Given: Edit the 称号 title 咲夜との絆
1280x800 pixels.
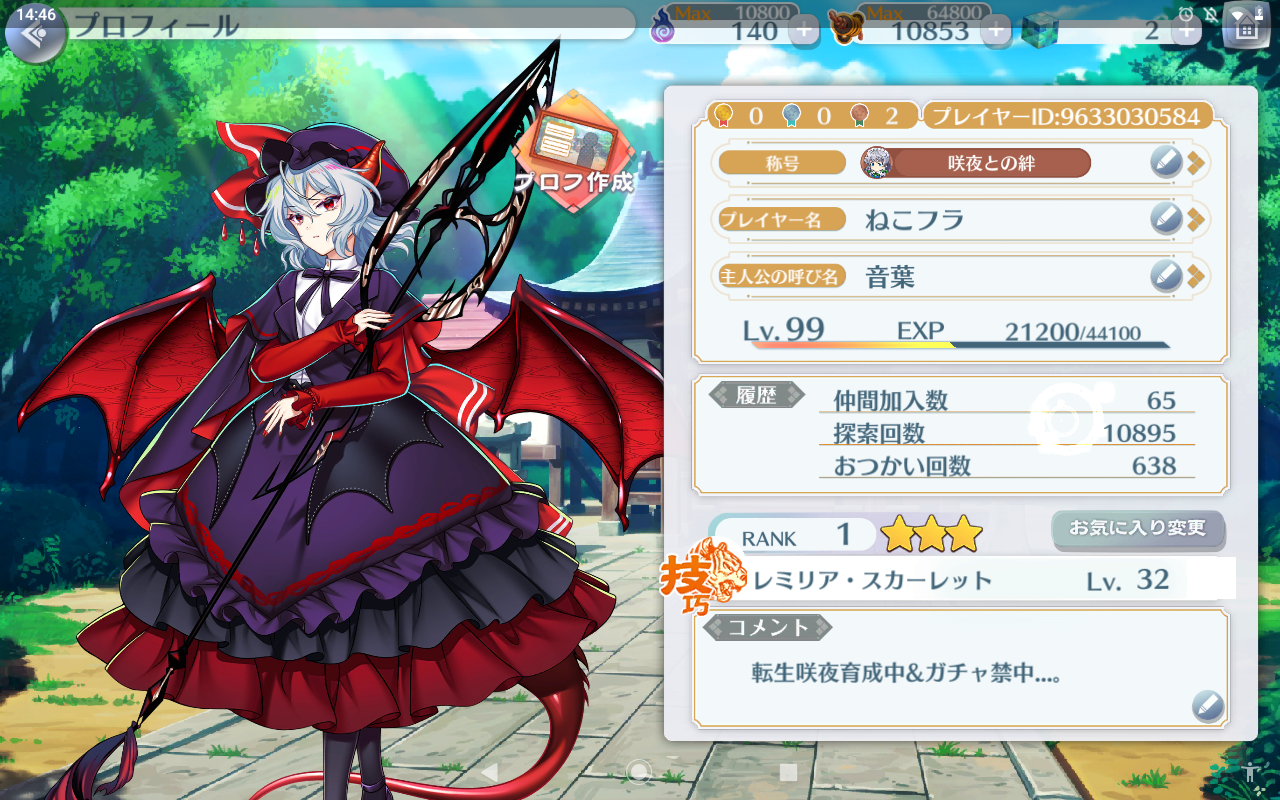Looking at the screenshot, I should (x=1166, y=162).
